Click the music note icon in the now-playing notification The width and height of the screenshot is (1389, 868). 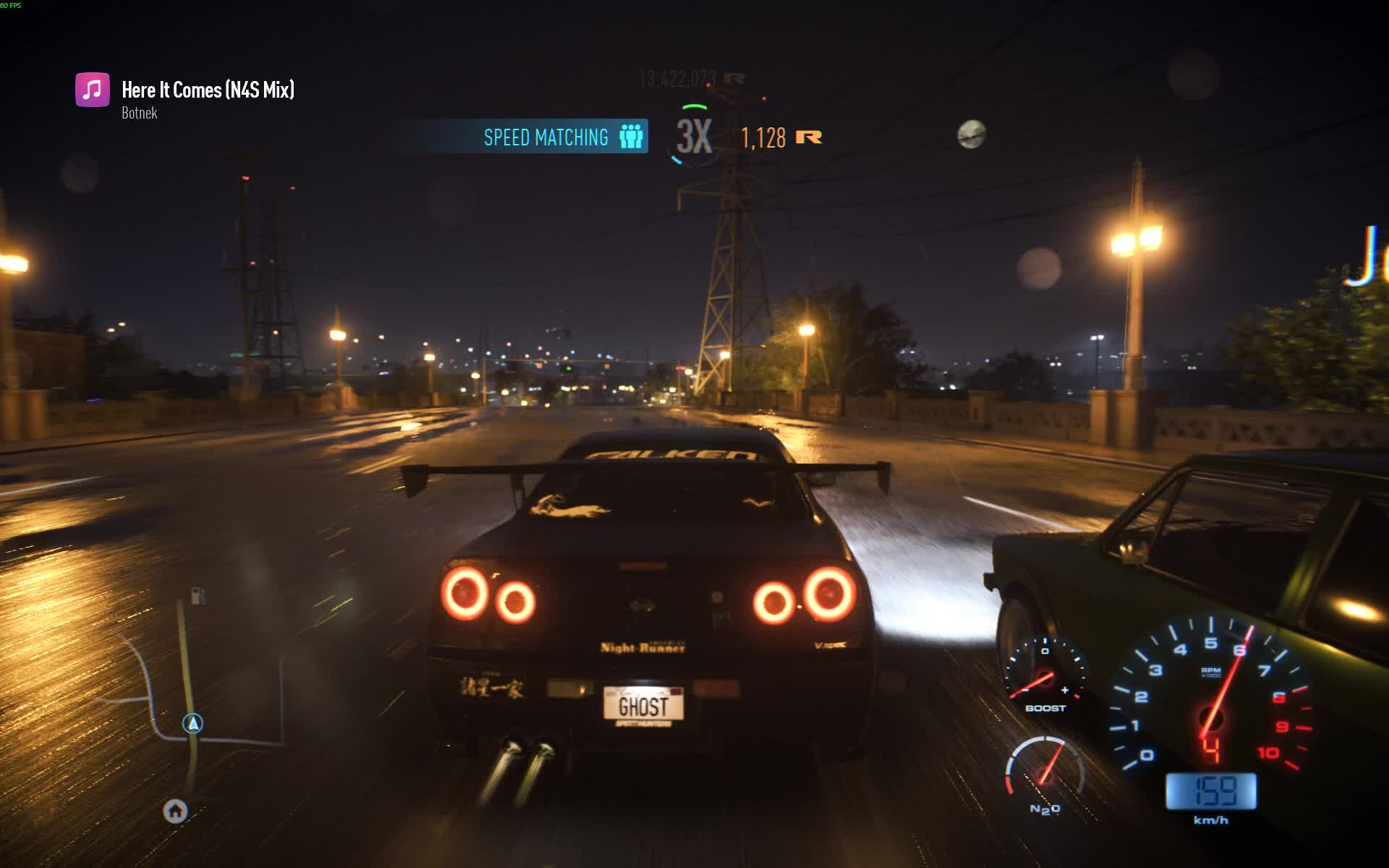[92, 90]
